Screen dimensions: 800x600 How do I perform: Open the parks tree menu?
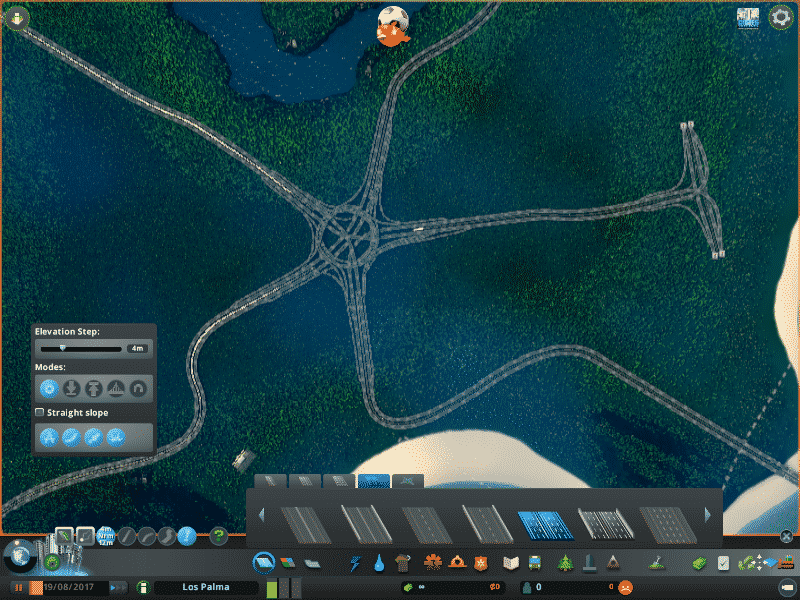click(x=565, y=563)
